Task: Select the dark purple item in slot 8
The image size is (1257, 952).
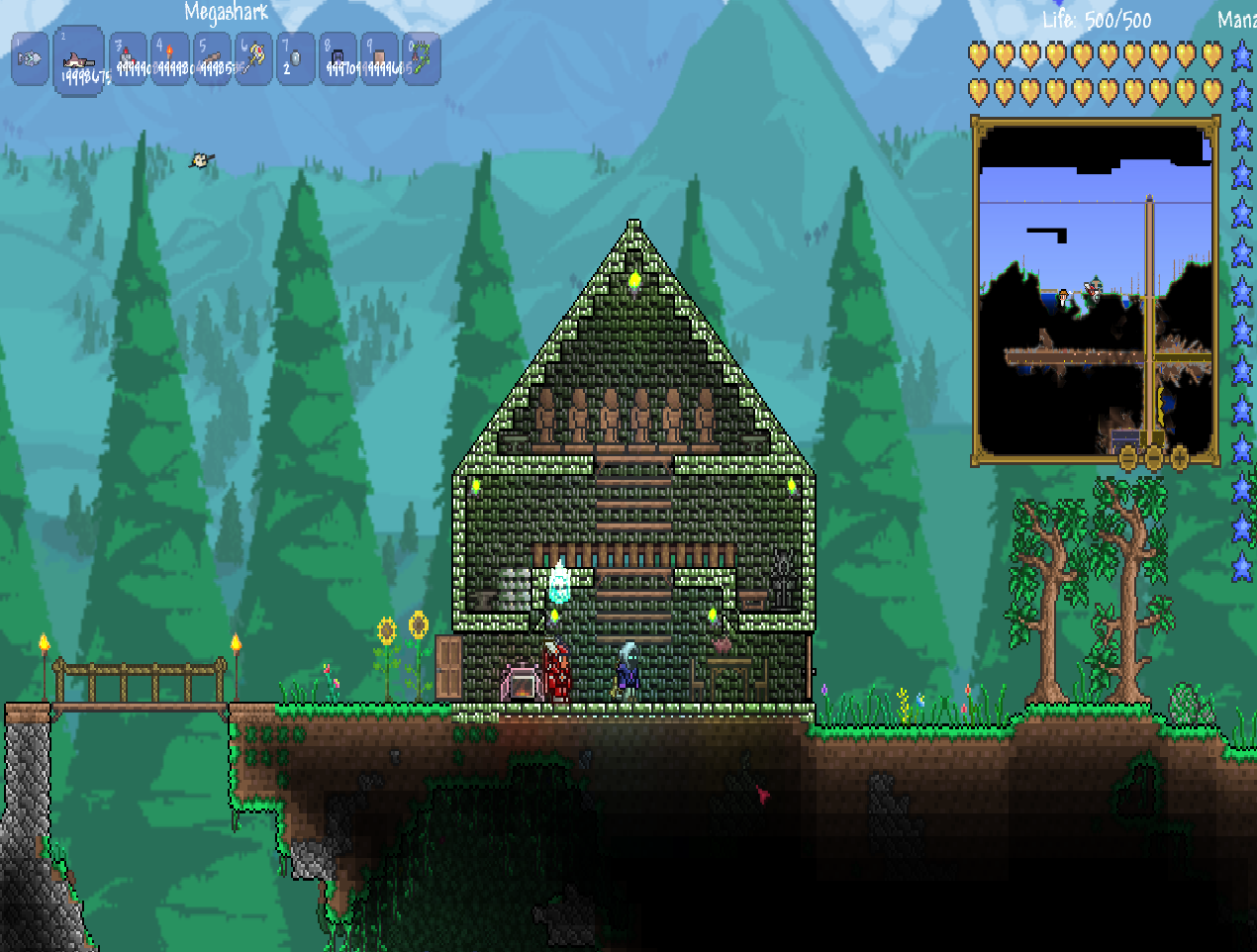Action: (338, 59)
